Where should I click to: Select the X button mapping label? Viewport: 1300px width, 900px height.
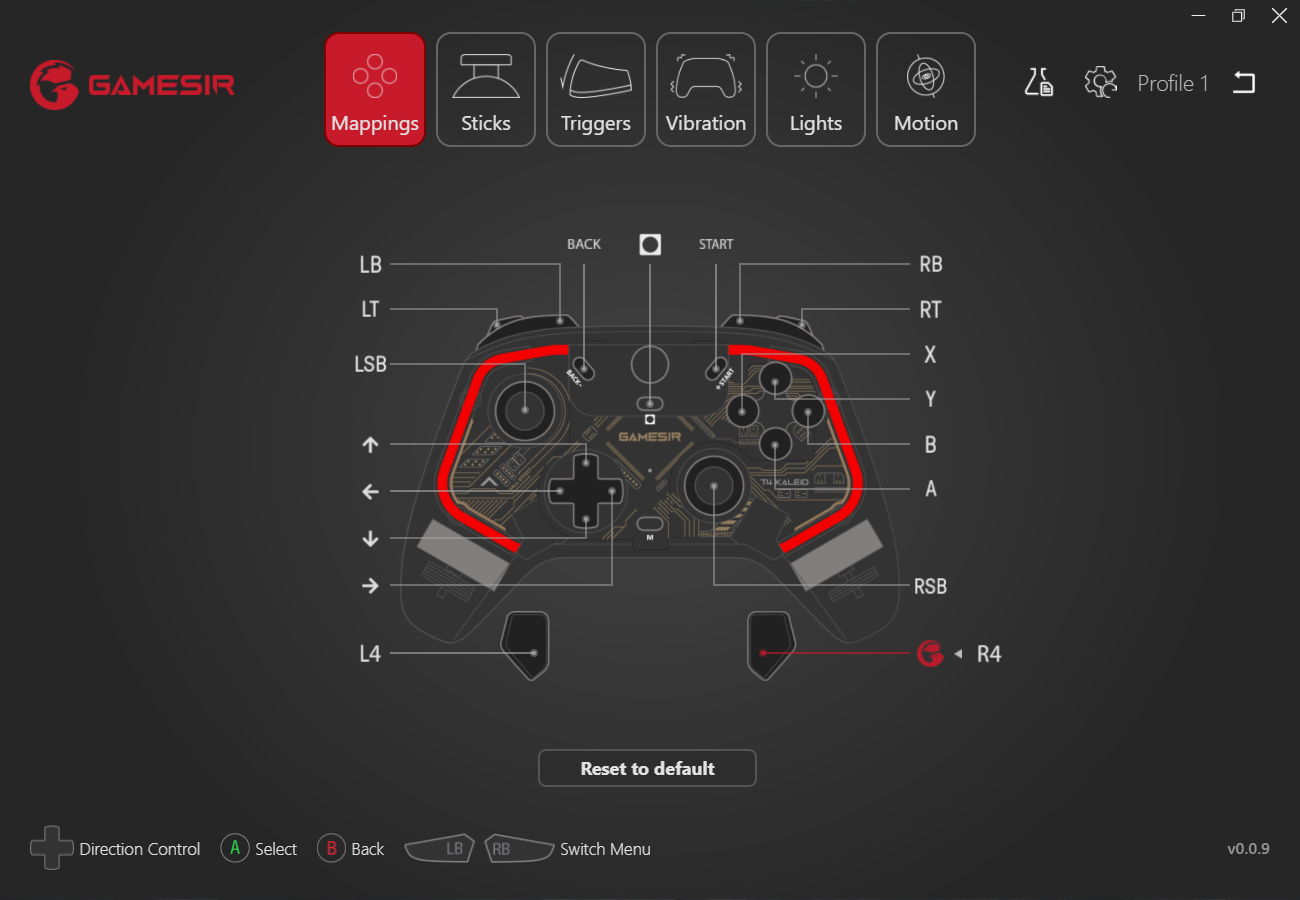point(929,354)
